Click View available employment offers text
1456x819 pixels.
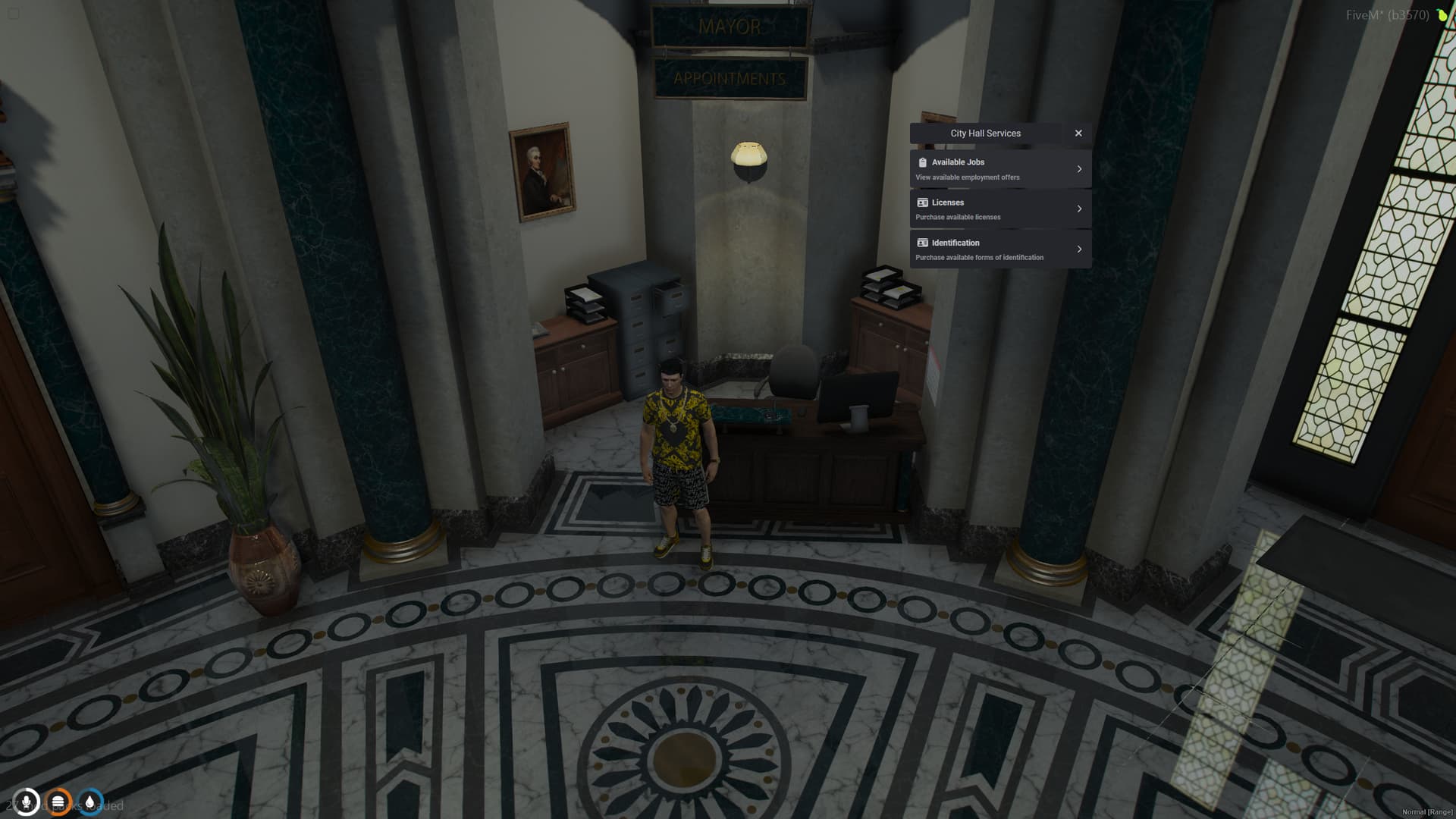[x=968, y=177]
